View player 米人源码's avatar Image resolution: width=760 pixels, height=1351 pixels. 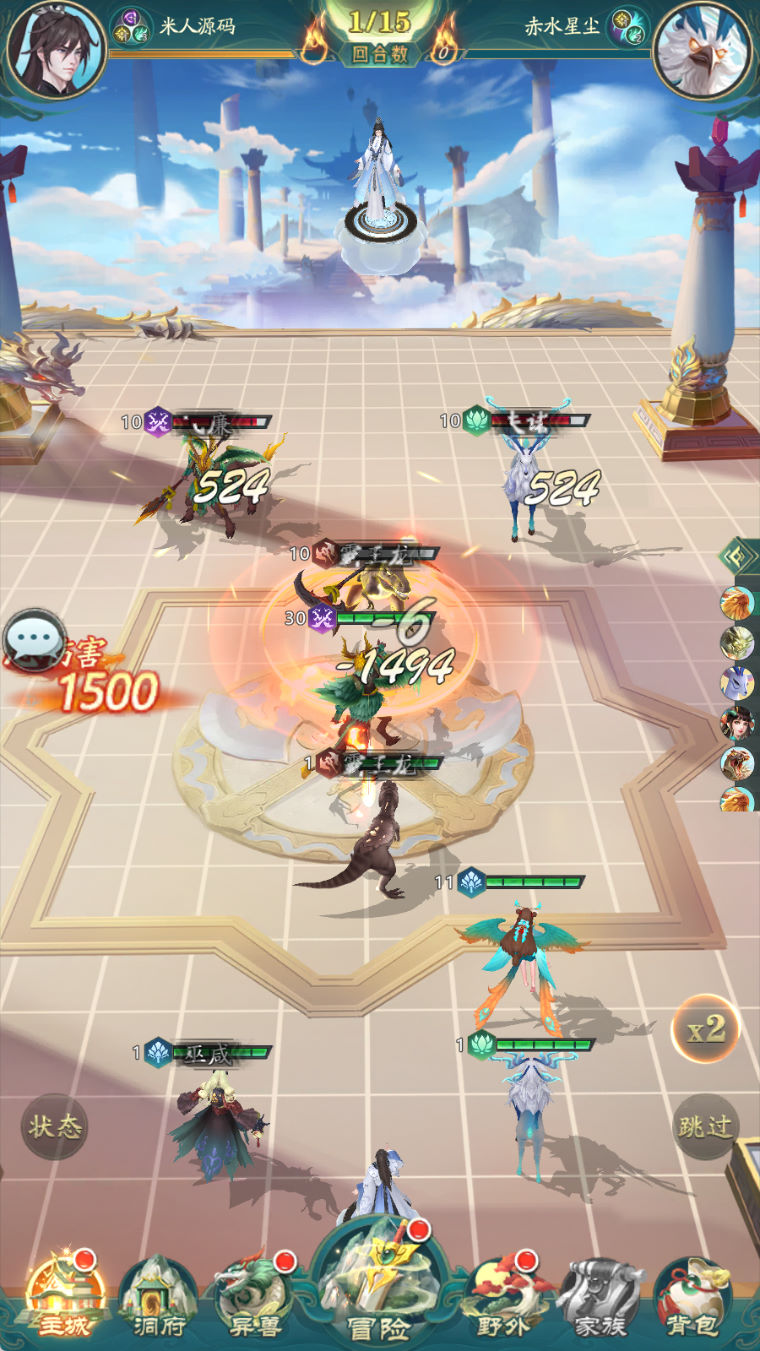point(55,49)
